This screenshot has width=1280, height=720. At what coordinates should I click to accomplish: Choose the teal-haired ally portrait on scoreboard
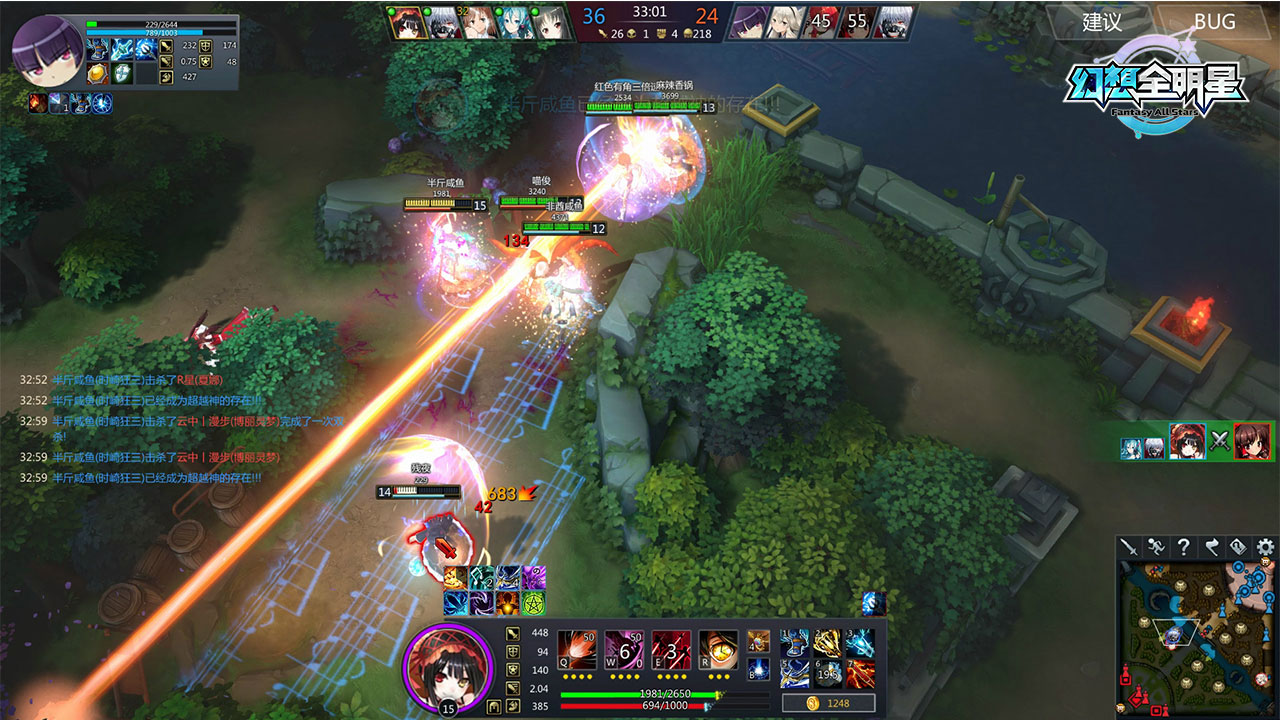click(x=513, y=23)
